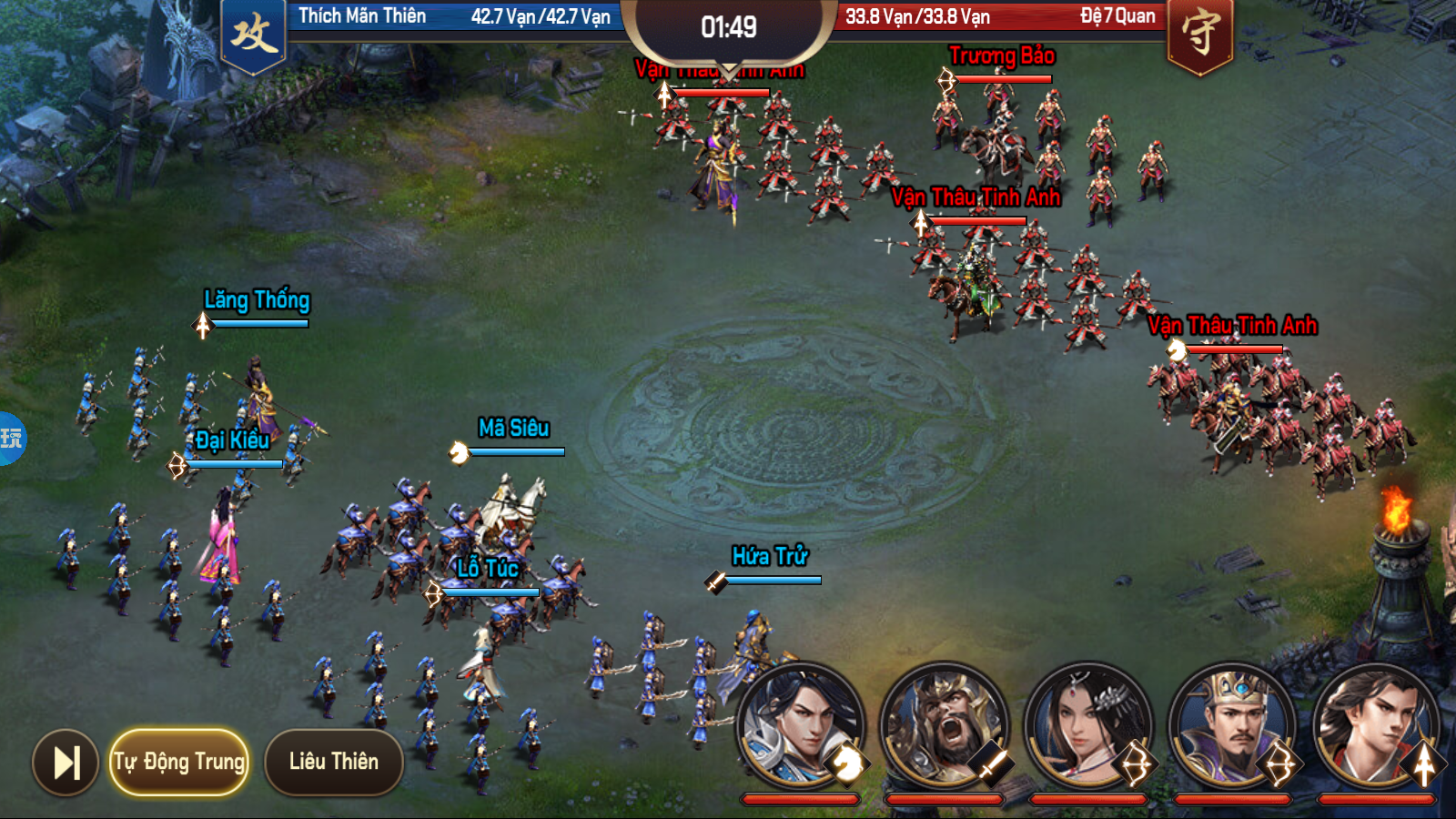Select the Liêu Thiên button
Image resolution: width=1456 pixels, height=819 pixels.
(333, 762)
